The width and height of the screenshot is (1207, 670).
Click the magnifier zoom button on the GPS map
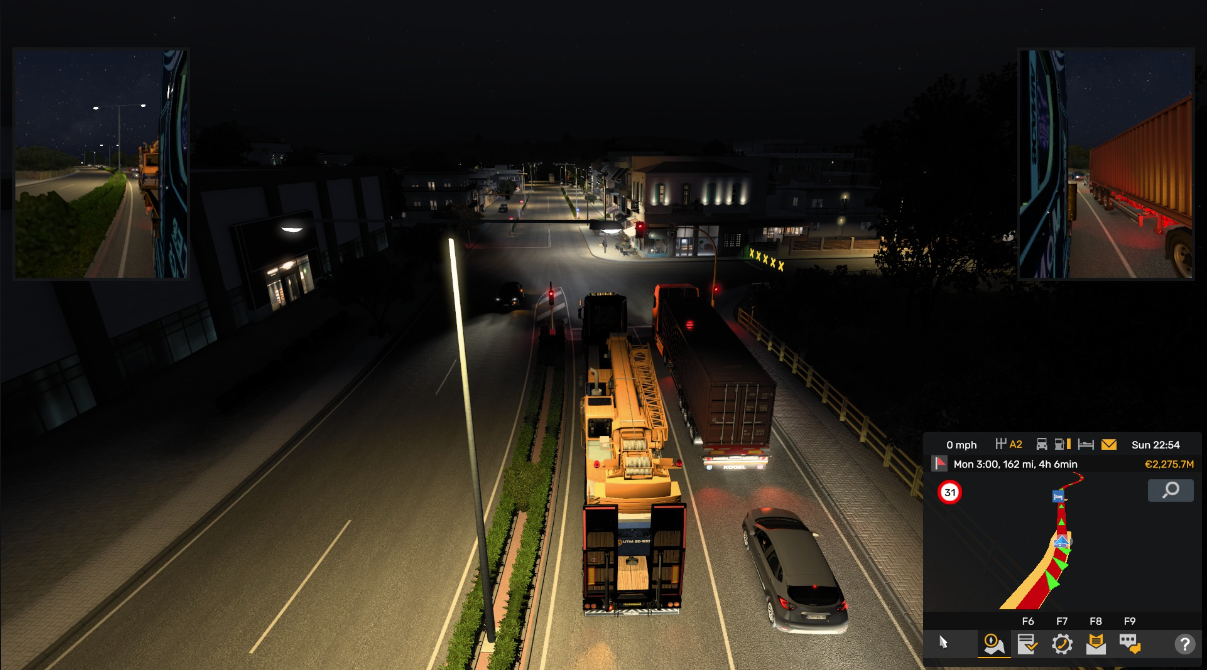click(x=1170, y=490)
